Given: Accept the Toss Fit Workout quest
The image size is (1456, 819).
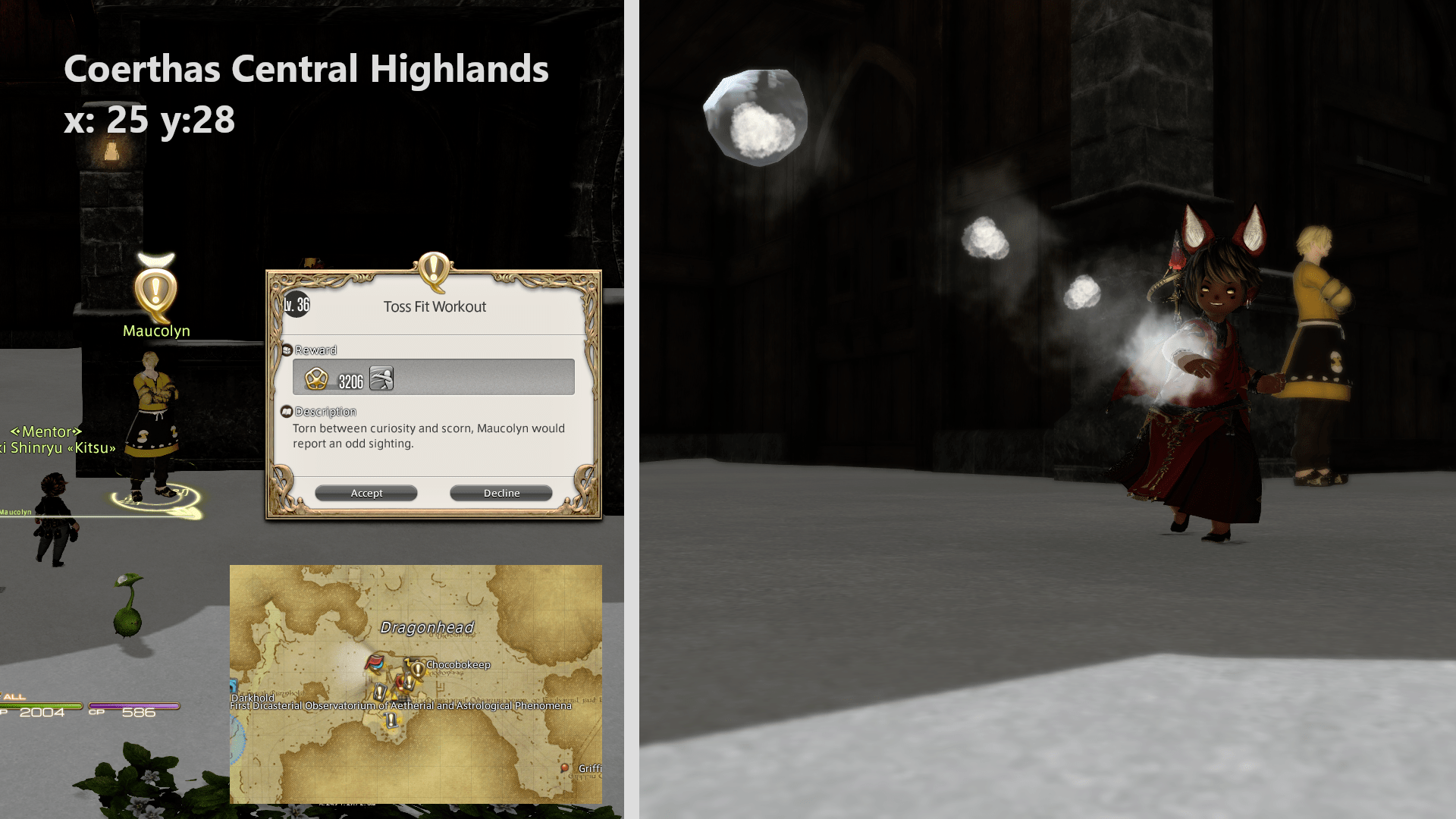Looking at the screenshot, I should 366,492.
